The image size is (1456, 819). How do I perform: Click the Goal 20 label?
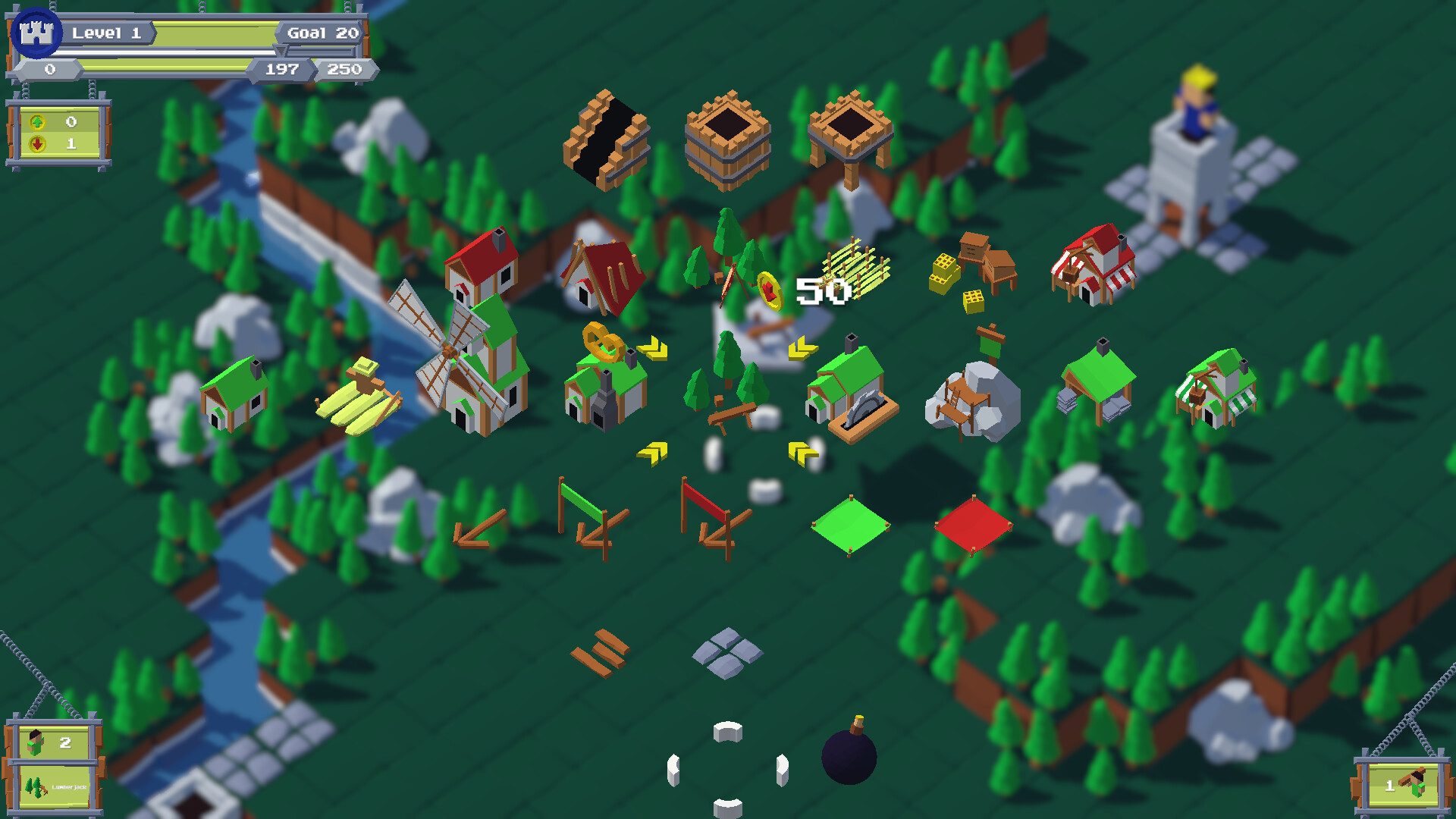[x=322, y=33]
